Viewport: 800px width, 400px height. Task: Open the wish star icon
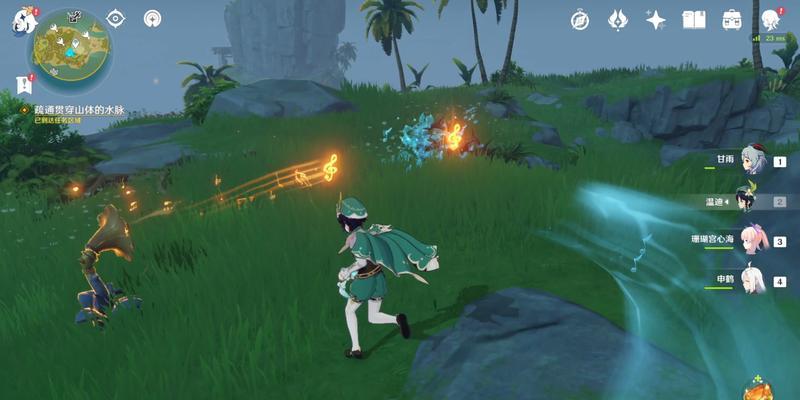(656, 20)
